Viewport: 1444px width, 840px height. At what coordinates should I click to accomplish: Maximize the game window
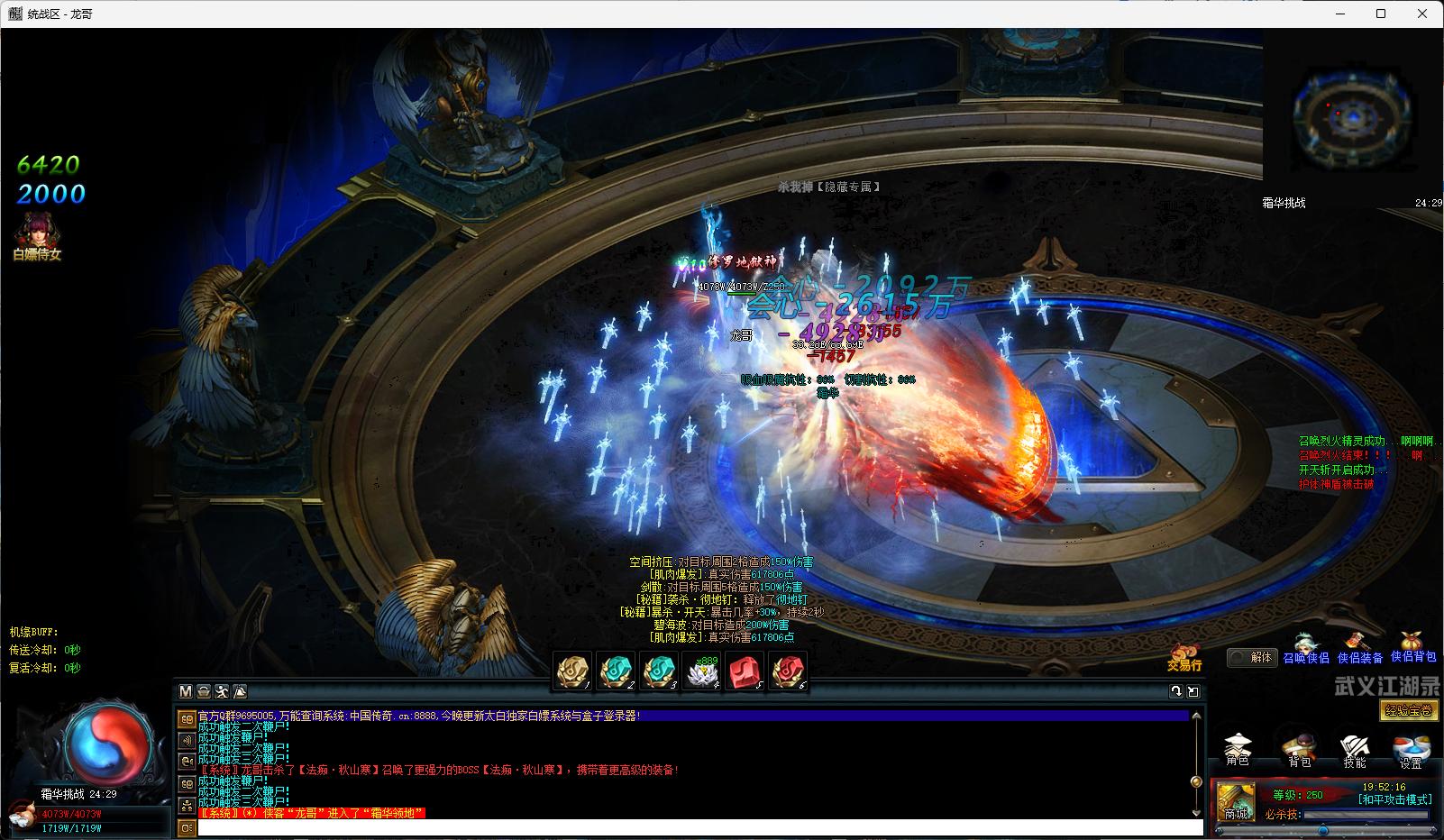[1380, 14]
